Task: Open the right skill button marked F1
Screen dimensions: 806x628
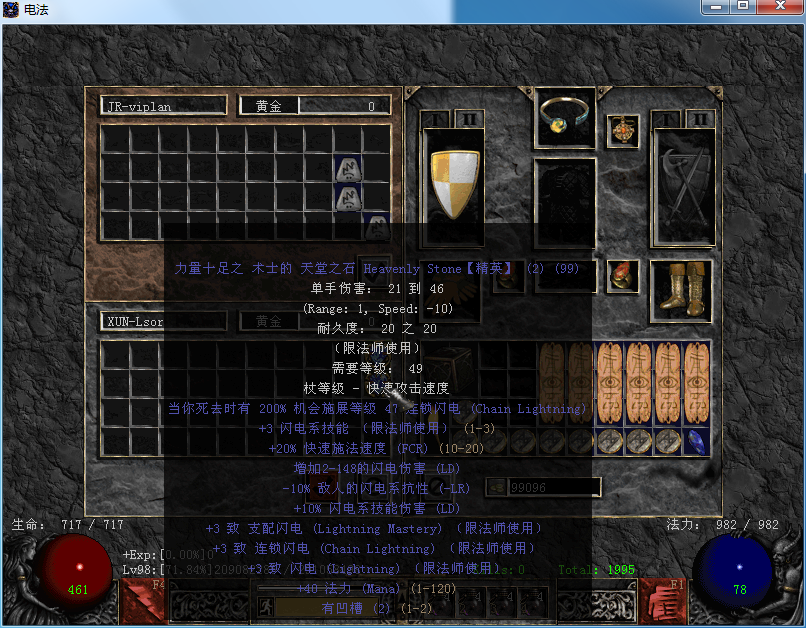Action: 661,600
